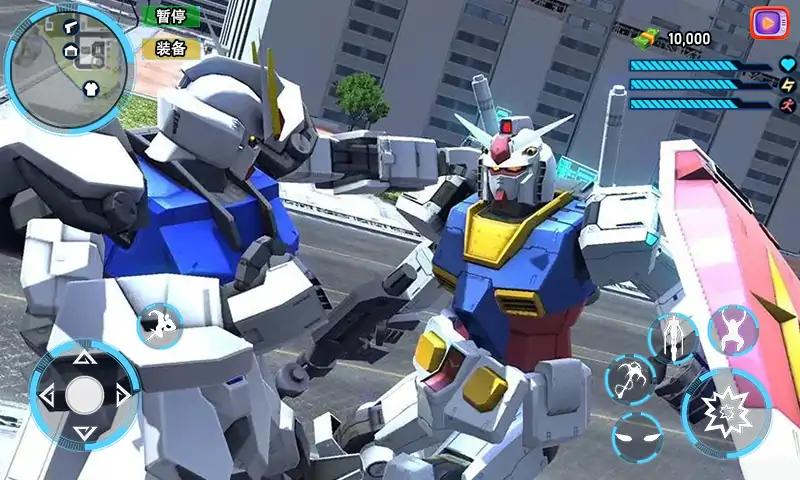Tap the sprinting figure dash button

159,325
